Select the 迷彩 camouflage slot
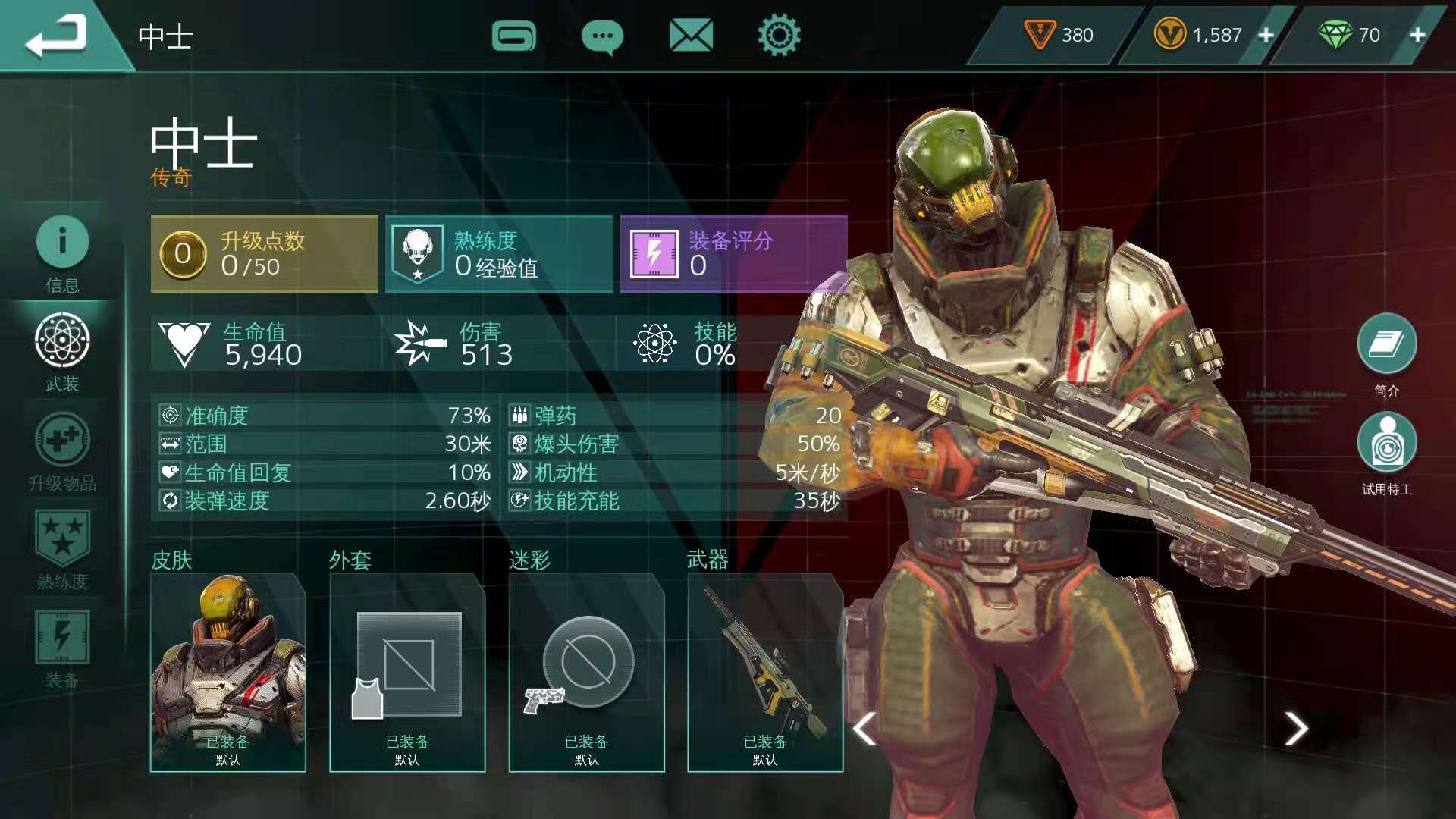Screen dimensions: 1456x819 [586, 673]
